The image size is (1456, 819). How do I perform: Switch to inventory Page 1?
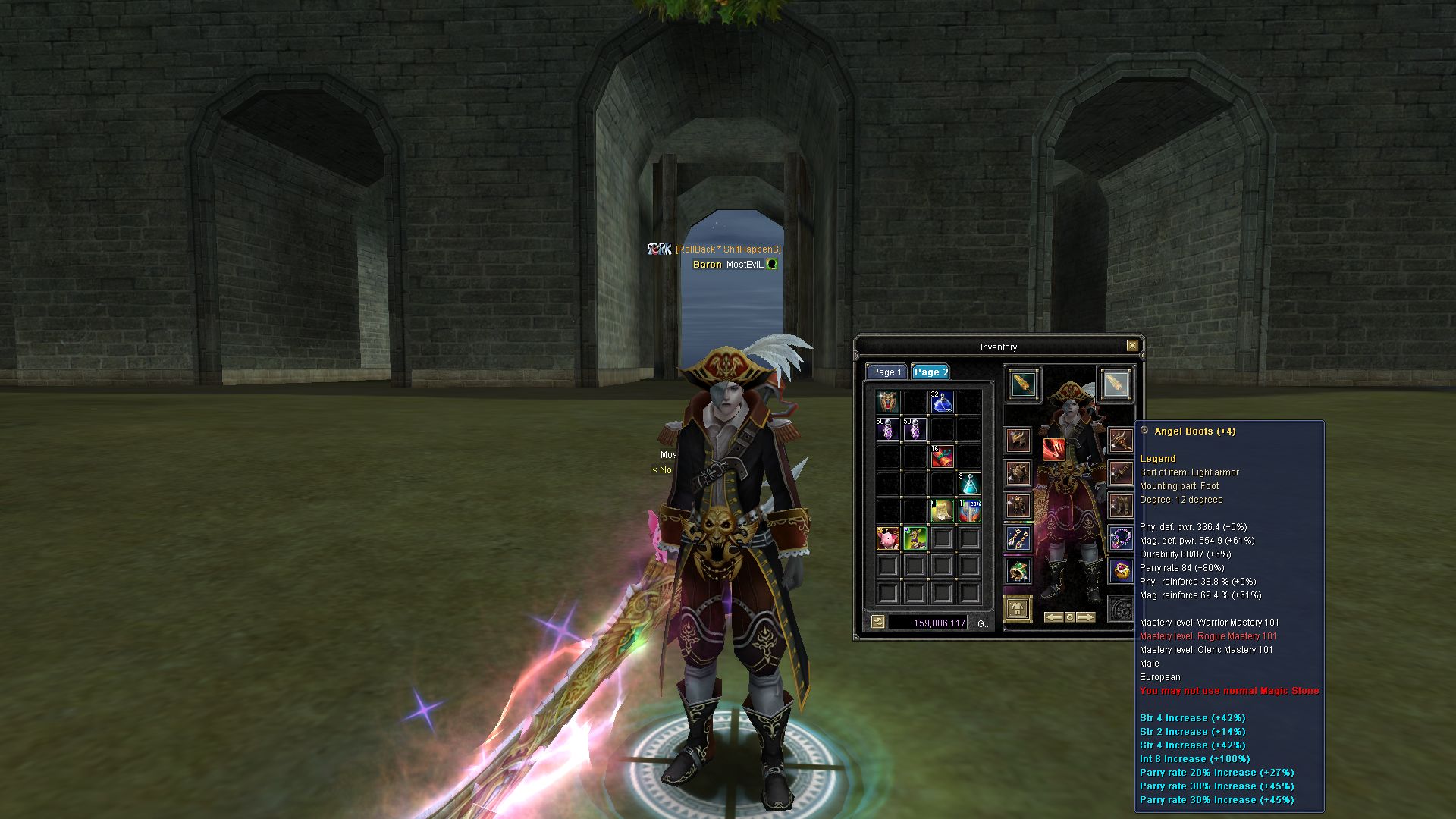tap(886, 372)
